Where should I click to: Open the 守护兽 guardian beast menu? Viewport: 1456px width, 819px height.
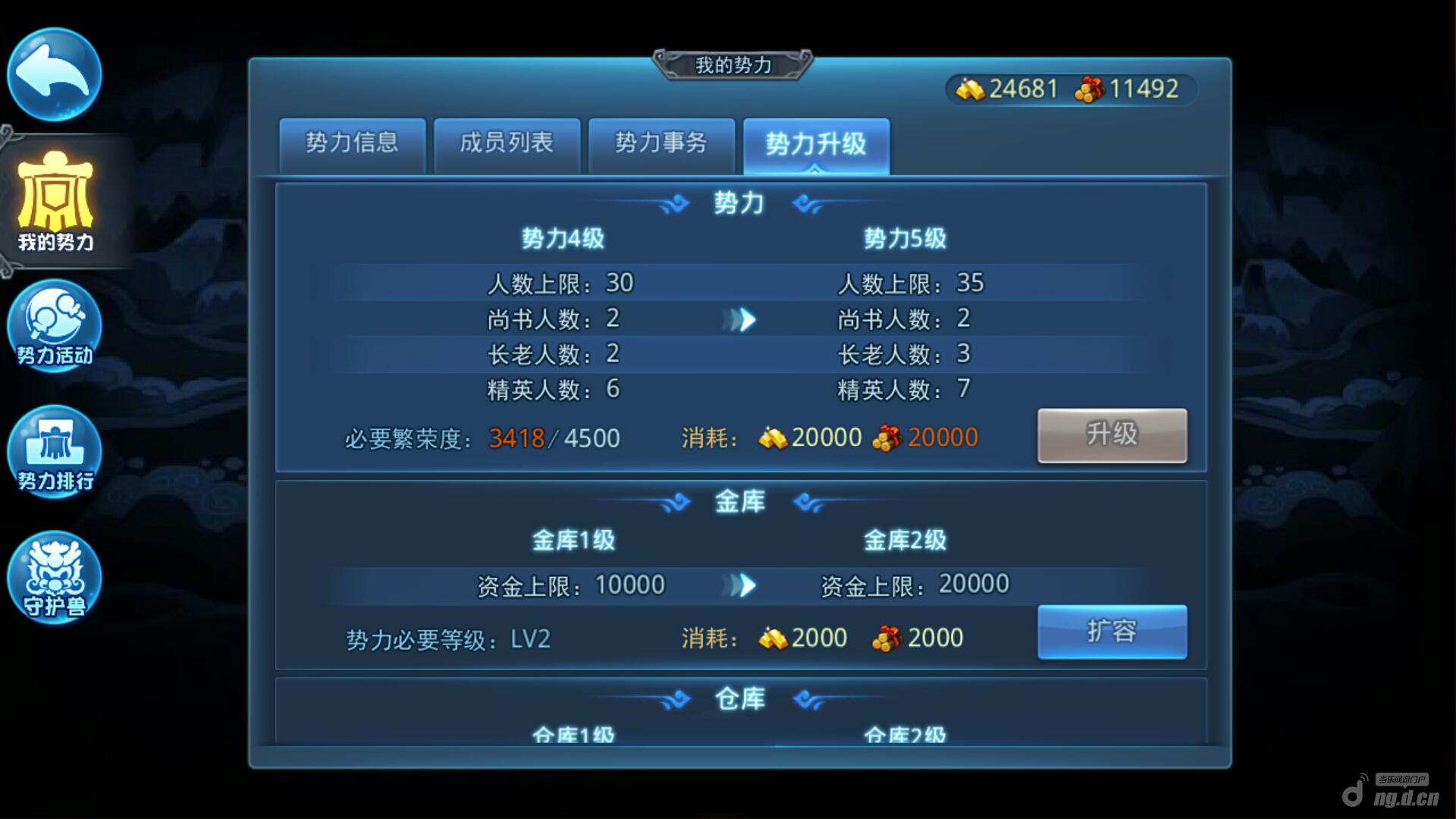55,576
